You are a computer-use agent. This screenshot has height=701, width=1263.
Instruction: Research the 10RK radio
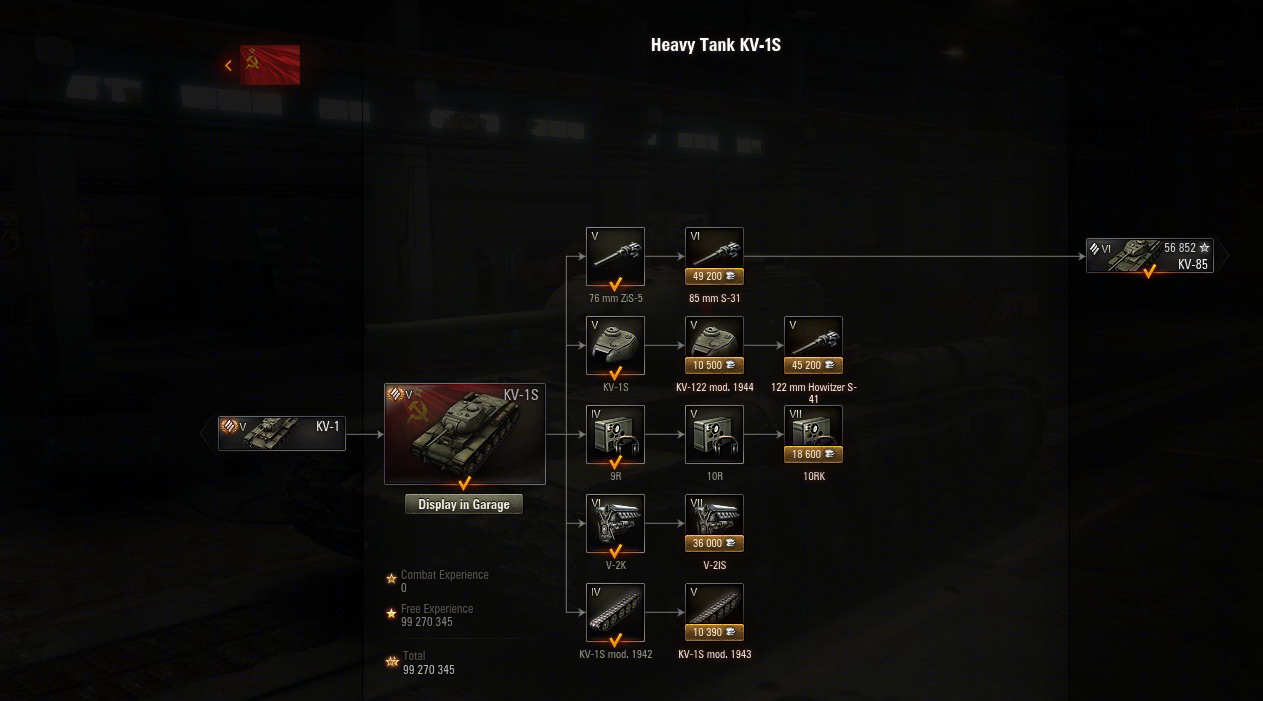(813, 434)
